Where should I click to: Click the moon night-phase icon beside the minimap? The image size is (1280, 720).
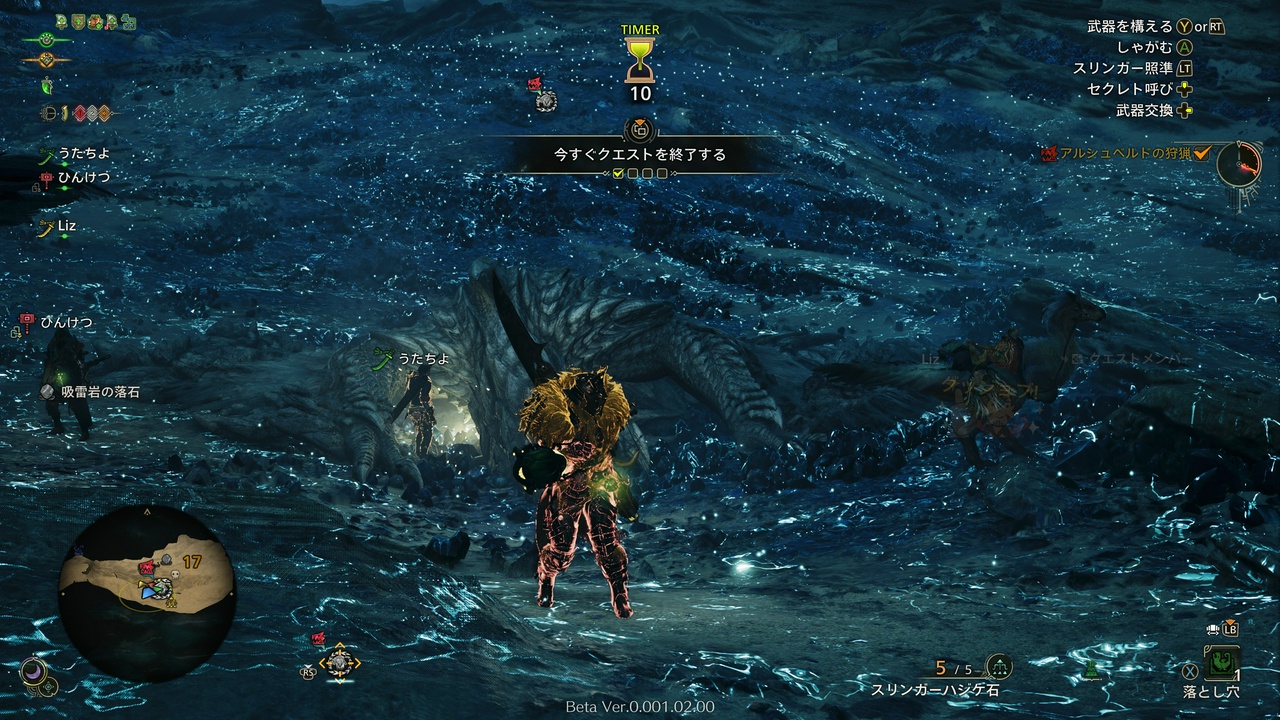(x=33, y=667)
